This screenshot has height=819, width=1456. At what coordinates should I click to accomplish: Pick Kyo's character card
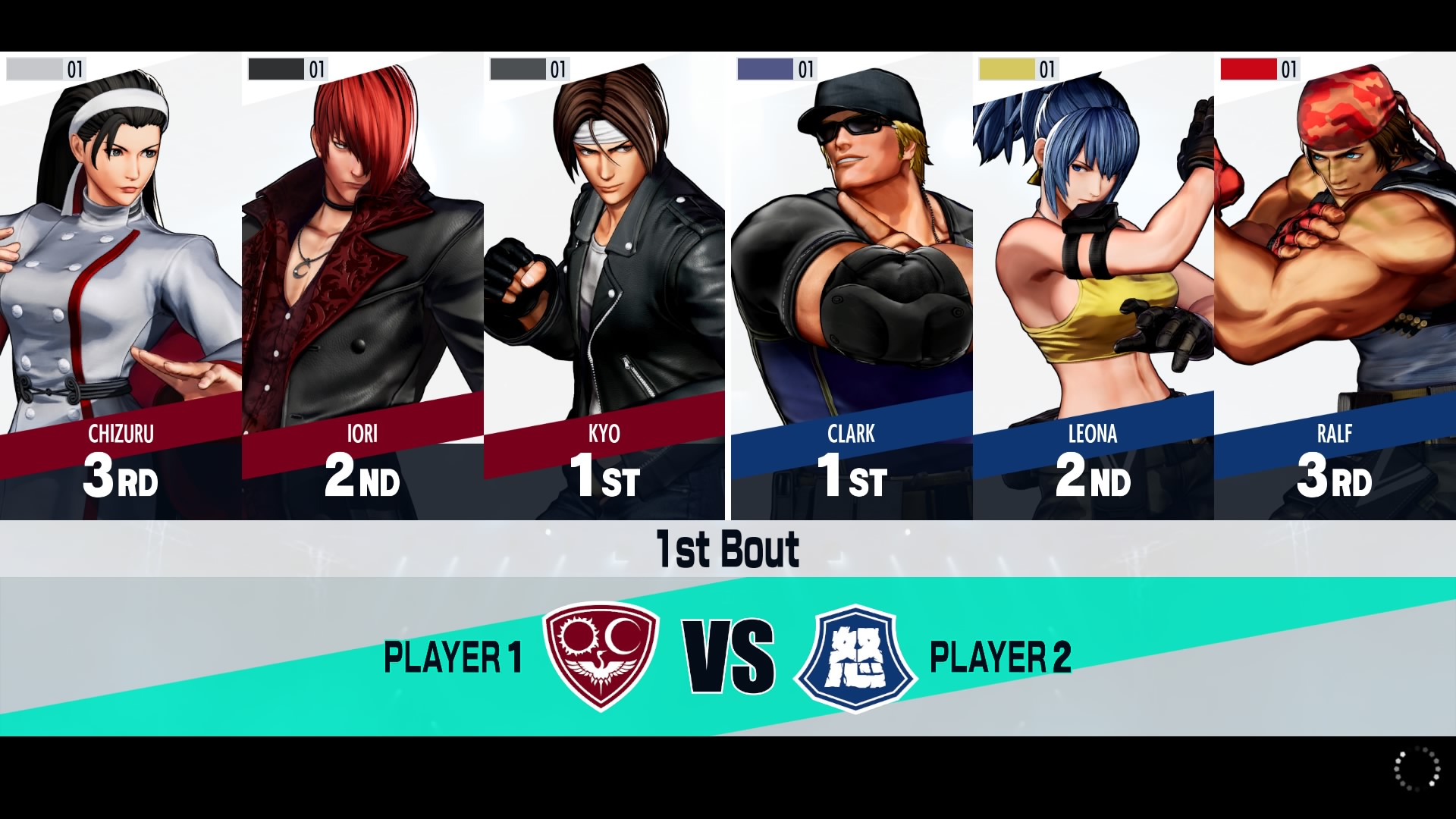tap(604, 288)
